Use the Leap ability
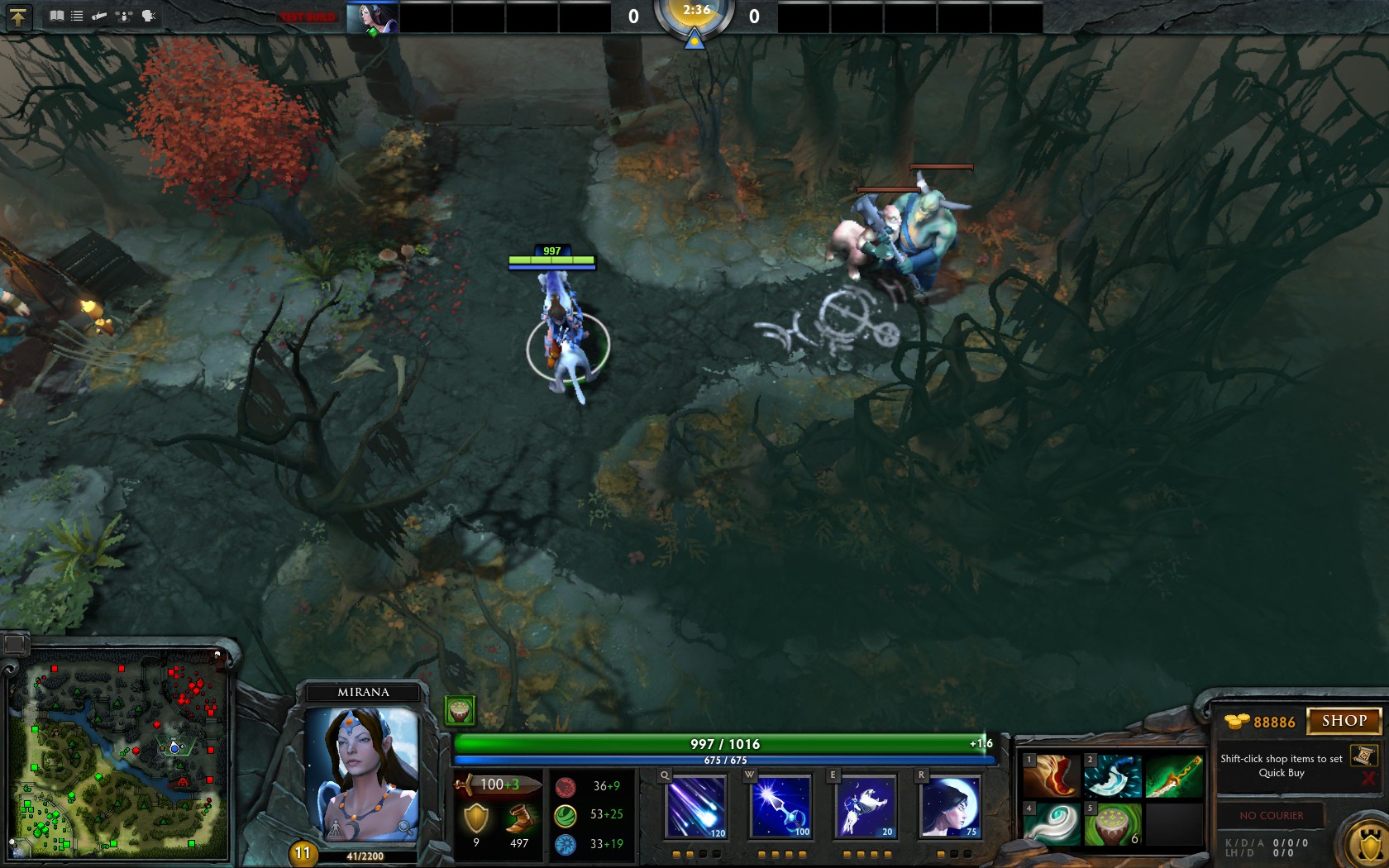 [x=865, y=806]
